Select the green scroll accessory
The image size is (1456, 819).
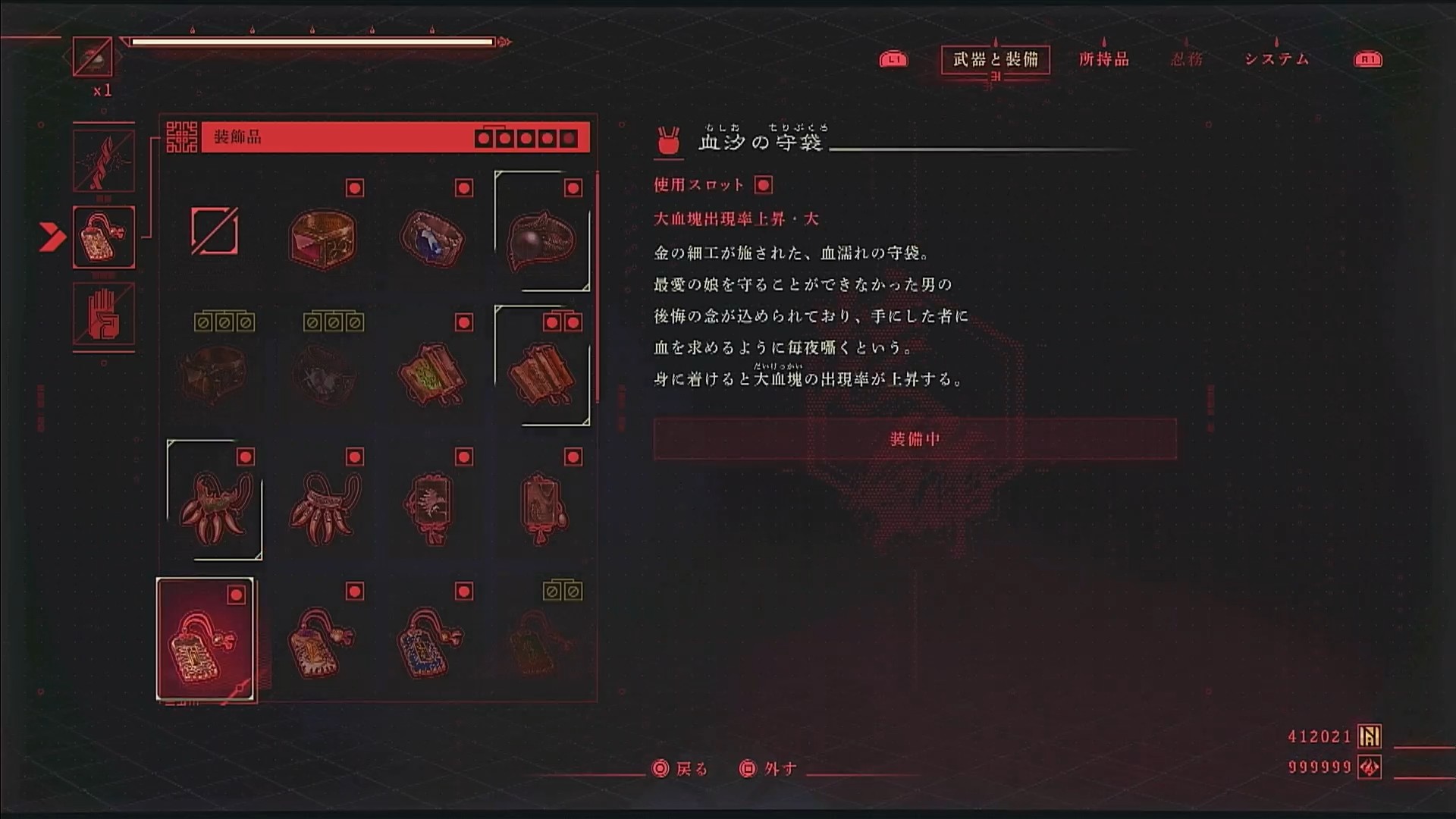click(x=432, y=373)
